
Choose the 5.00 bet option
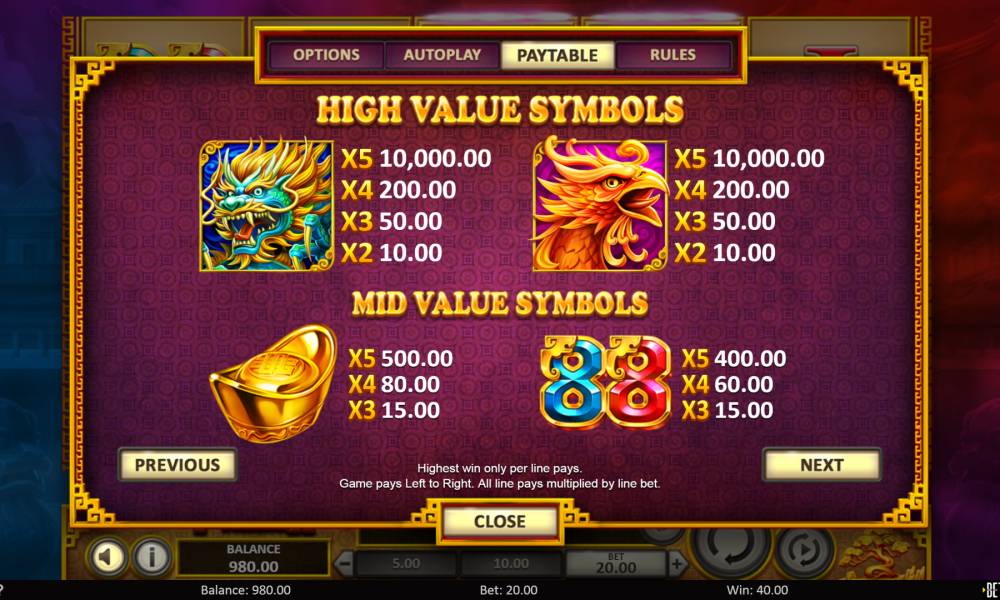405,564
